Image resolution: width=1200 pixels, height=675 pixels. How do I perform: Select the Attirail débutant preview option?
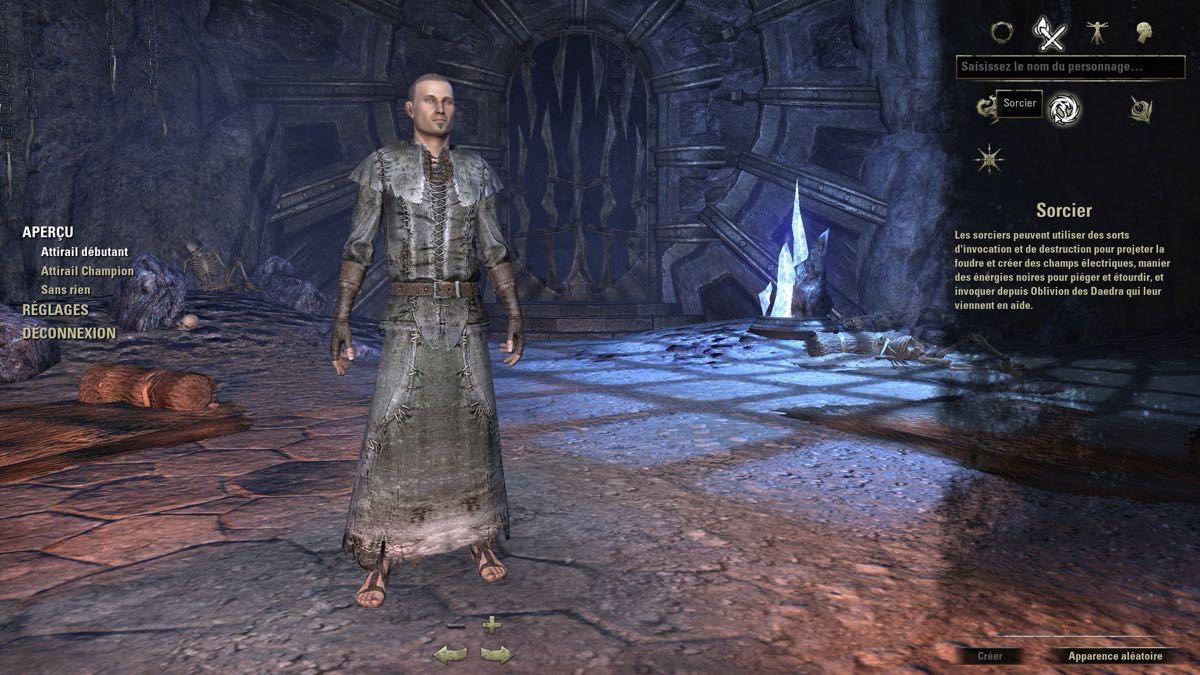click(85, 252)
